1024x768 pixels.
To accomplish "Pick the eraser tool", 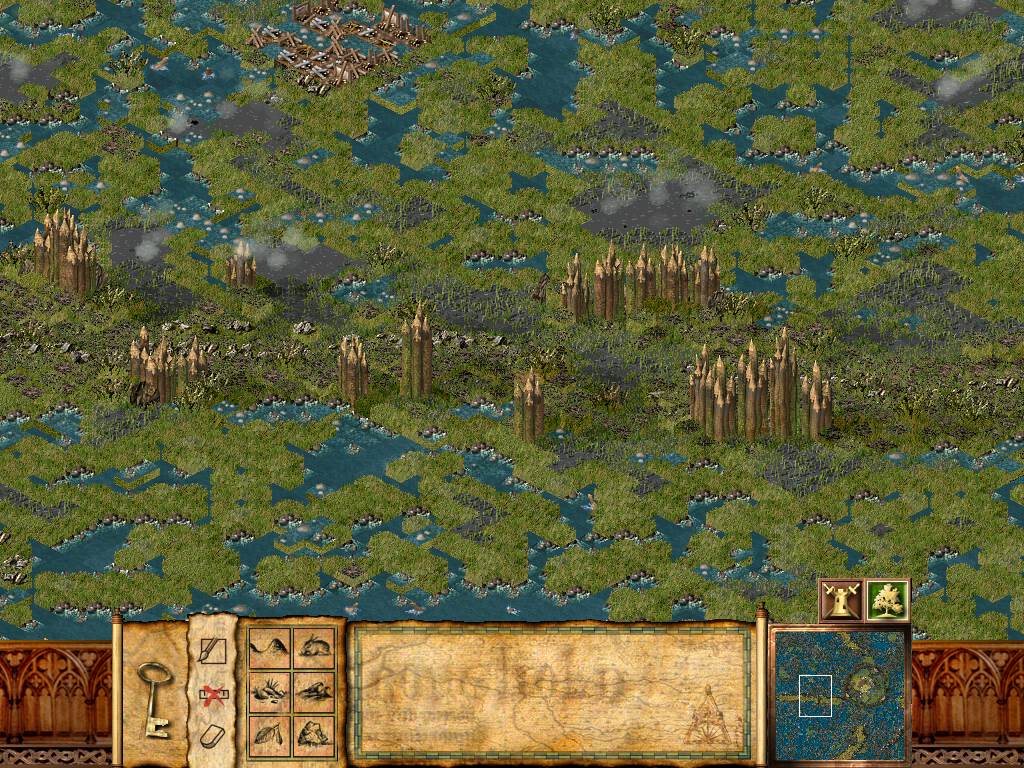I will coord(212,736).
